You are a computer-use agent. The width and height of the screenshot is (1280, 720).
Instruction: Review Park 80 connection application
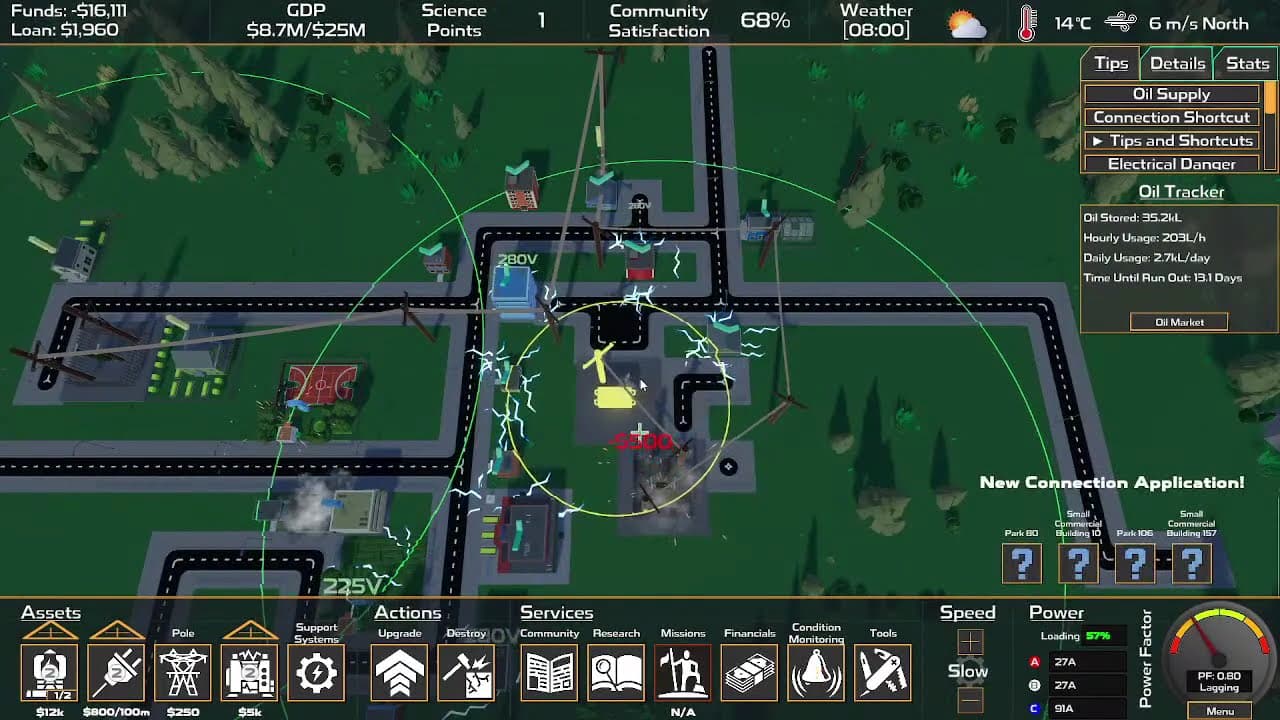pos(1022,565)
